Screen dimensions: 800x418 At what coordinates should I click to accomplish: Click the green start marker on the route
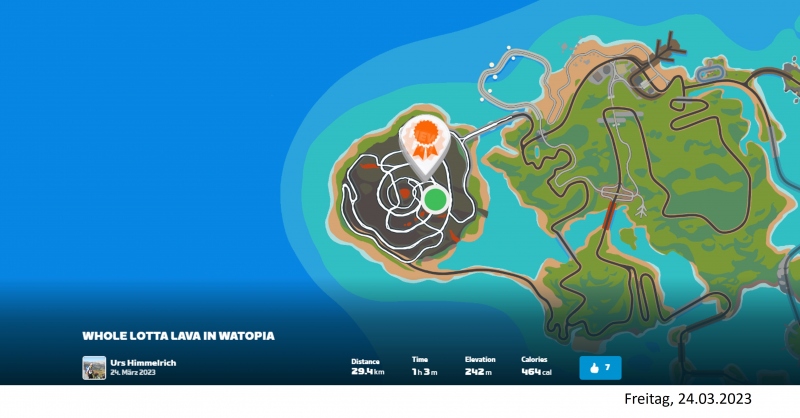(x=434, y=199)
